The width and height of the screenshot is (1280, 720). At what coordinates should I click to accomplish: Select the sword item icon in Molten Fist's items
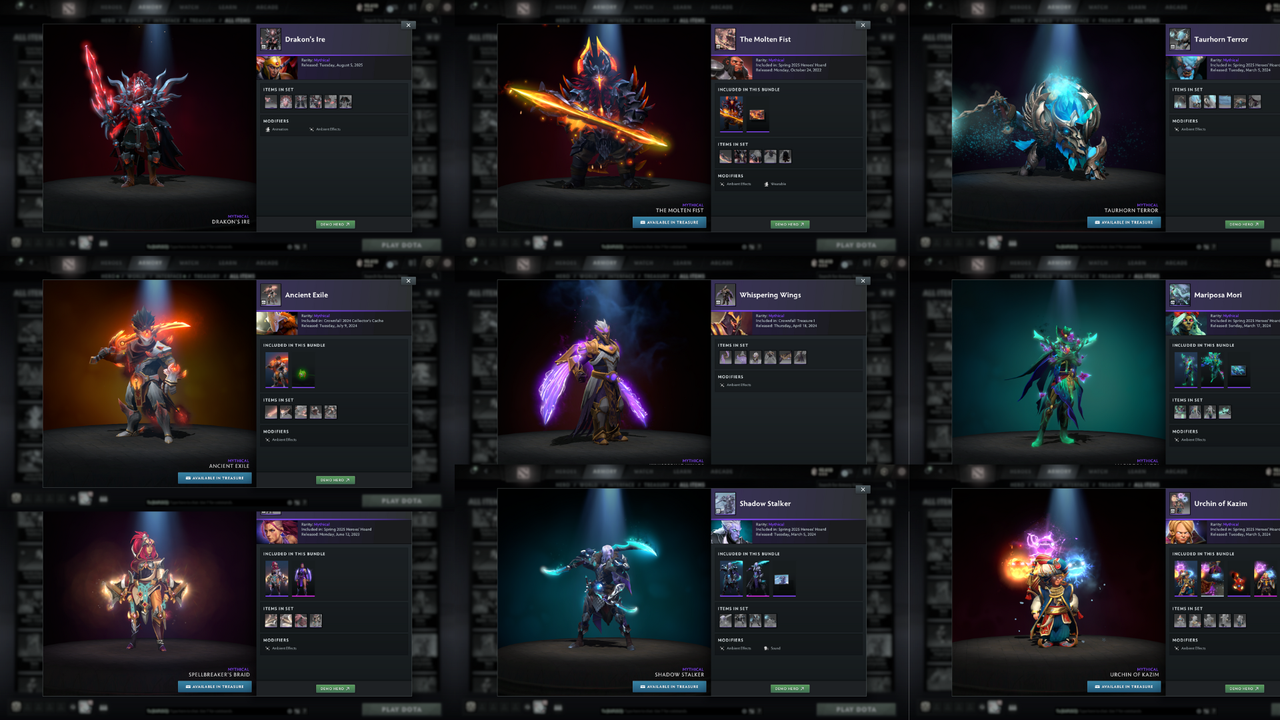click(725, 157)
